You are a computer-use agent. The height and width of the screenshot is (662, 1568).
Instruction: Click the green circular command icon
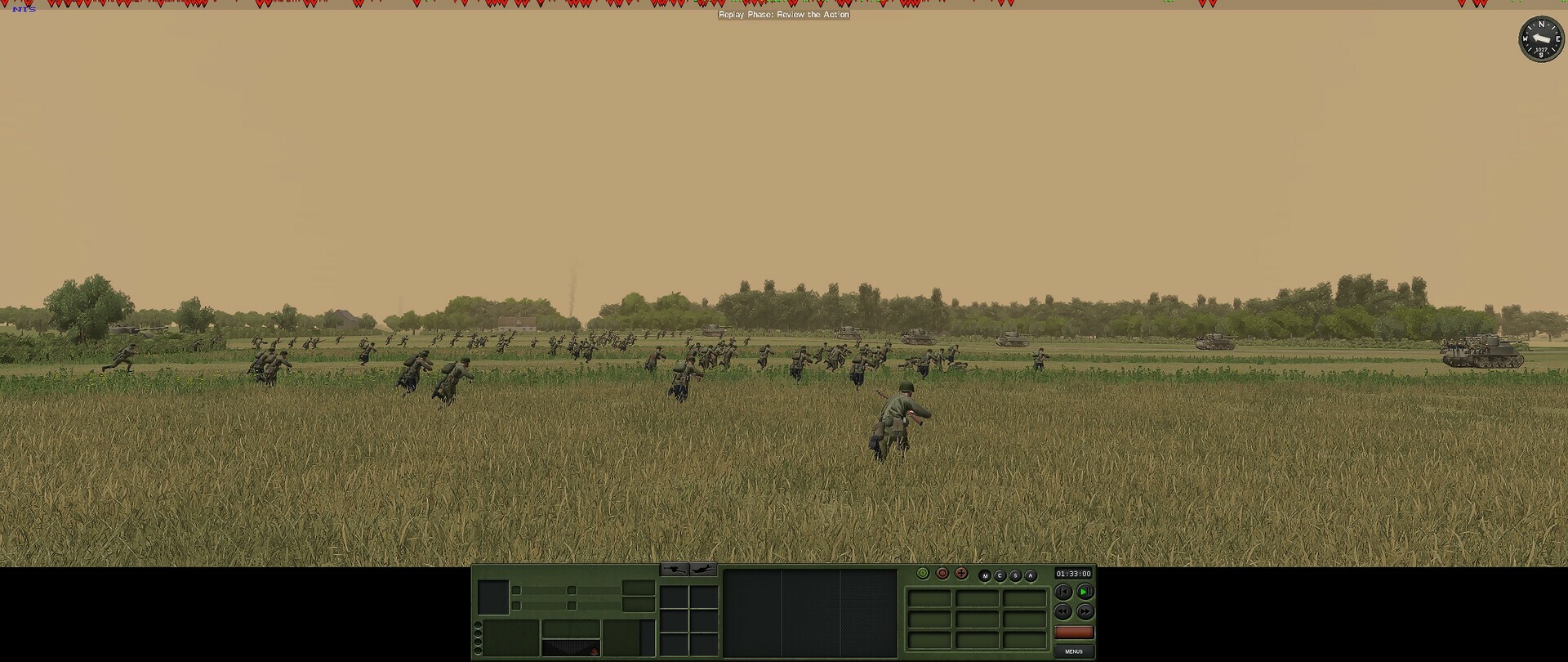pos(923,575)
